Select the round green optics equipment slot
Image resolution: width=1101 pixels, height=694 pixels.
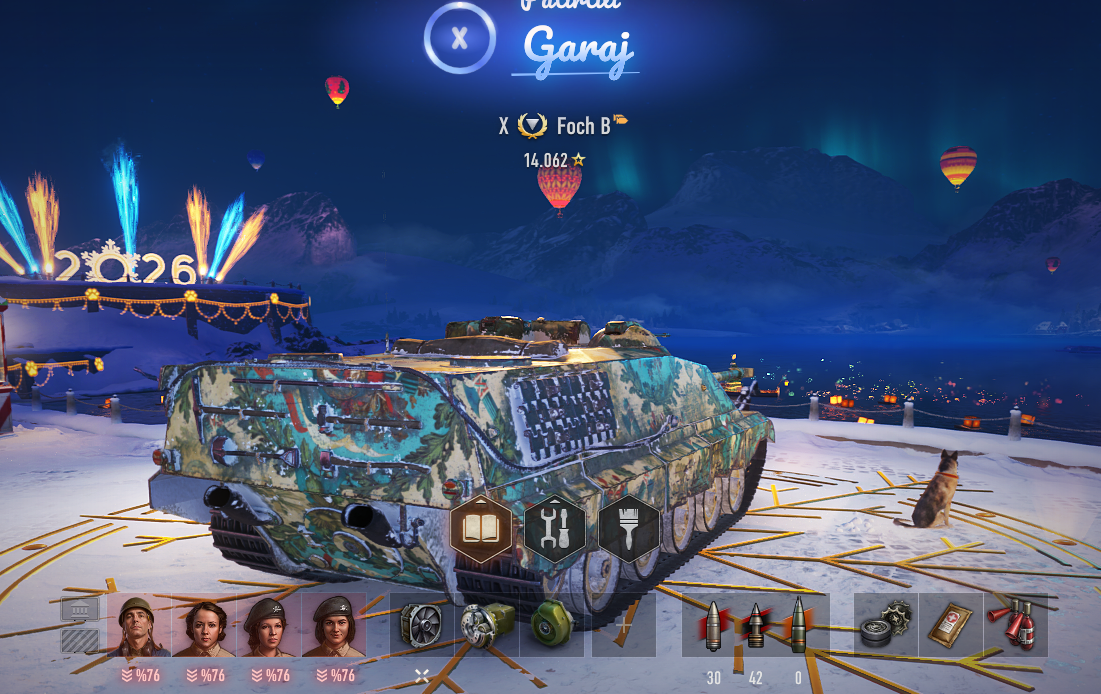(x=552, y=626)
